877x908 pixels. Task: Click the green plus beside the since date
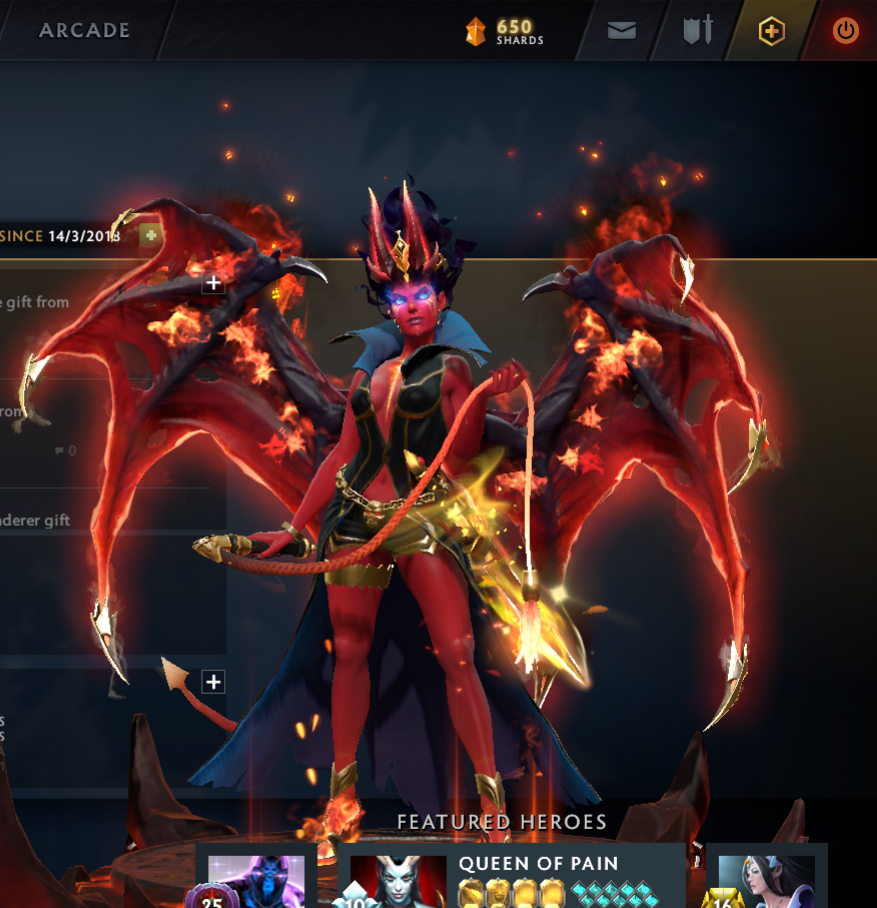tap(150, 235)
